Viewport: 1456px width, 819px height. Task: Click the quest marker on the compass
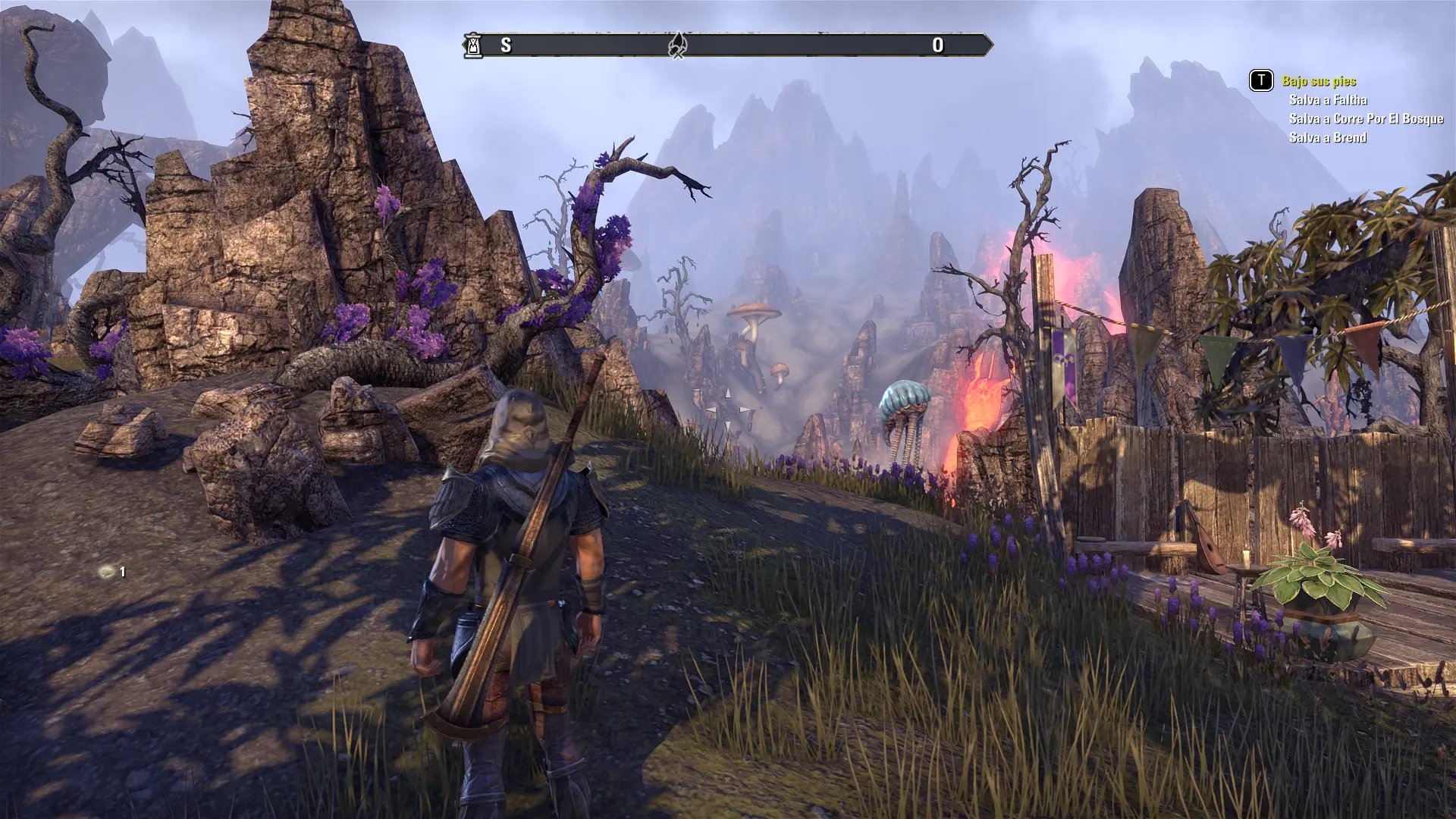pos(677,45)
